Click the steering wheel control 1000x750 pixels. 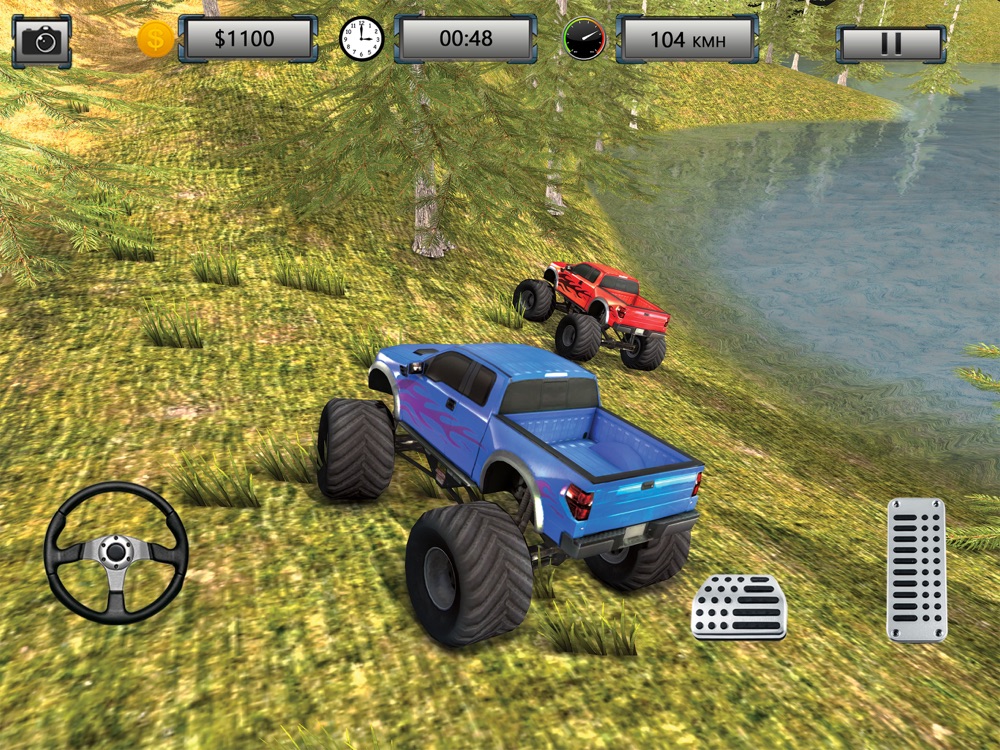click(116, 553)
